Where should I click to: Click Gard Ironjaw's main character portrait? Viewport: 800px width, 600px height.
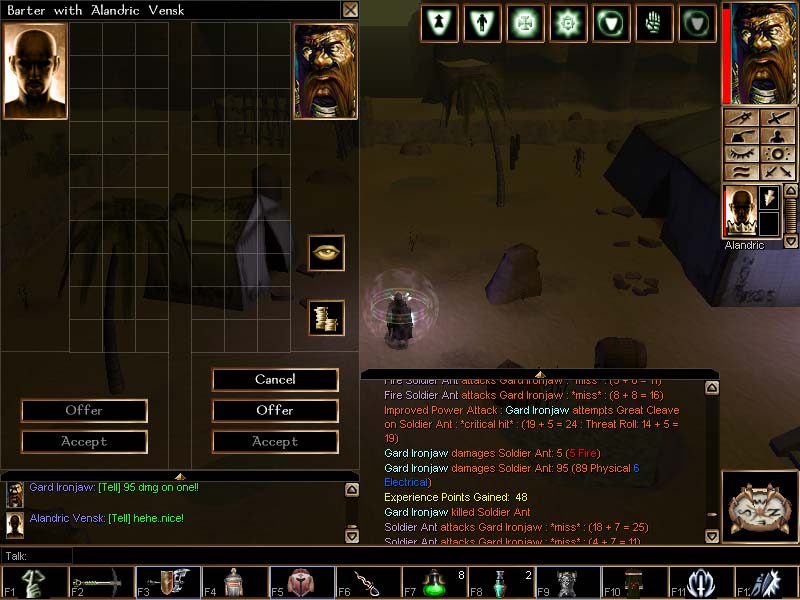[765, 52]
